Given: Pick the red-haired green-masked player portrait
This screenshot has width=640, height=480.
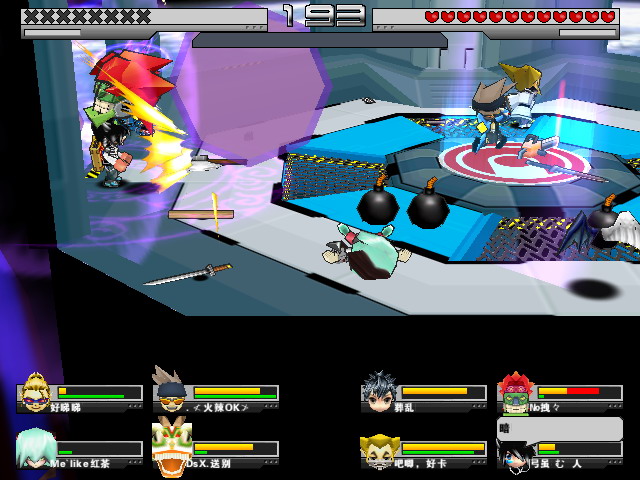Looking at the screenshot, I should (514, 391).
